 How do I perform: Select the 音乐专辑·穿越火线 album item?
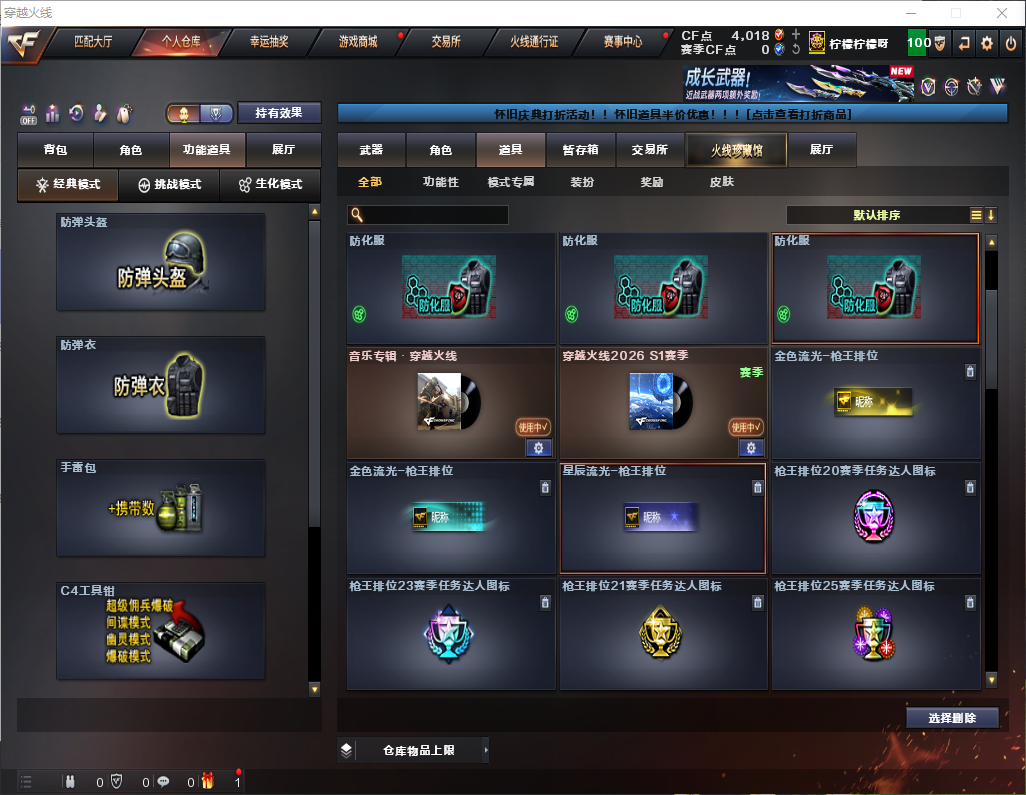point(451,403)
